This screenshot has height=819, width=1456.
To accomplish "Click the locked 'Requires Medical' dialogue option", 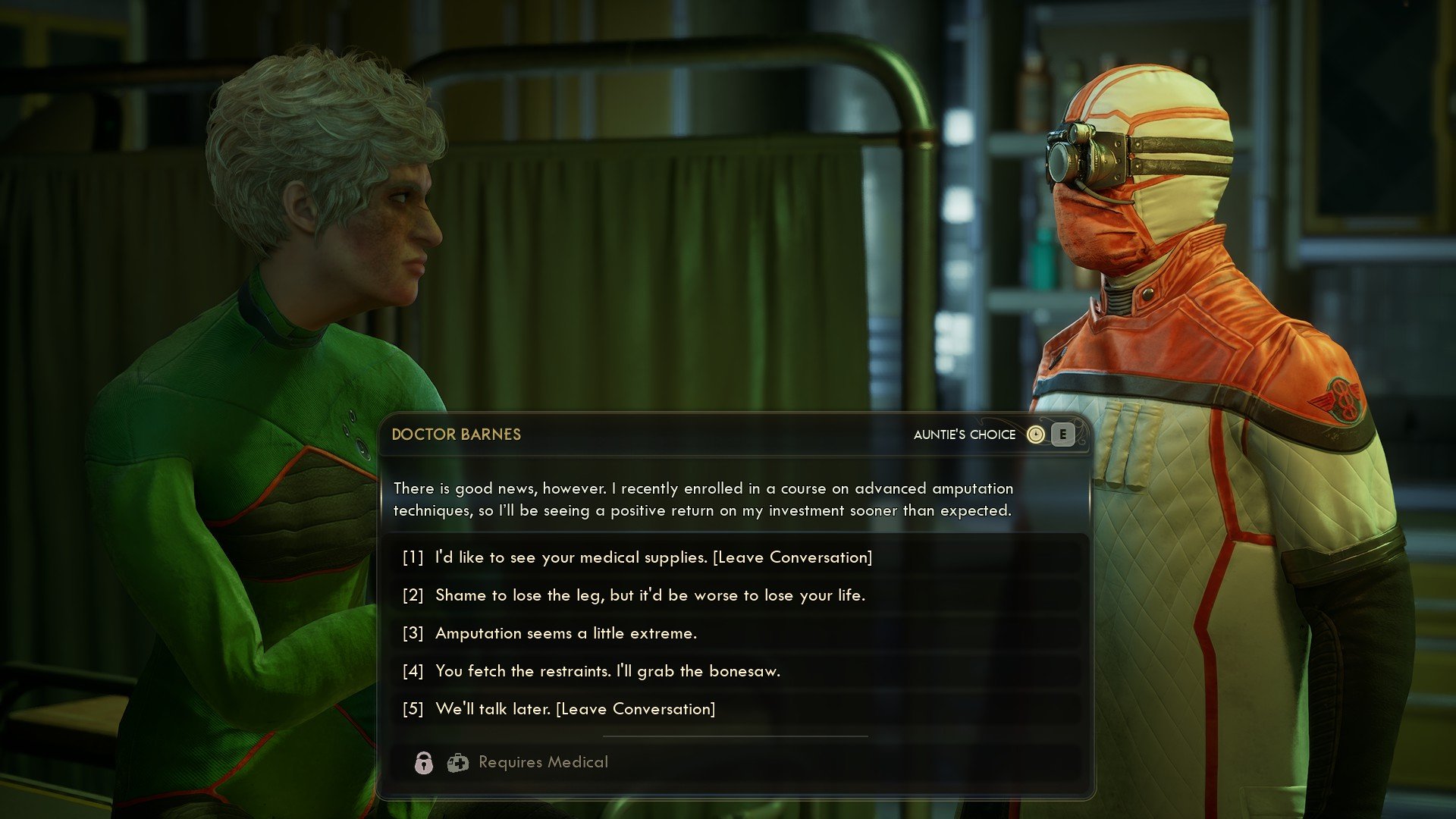I will click(543, 762).
